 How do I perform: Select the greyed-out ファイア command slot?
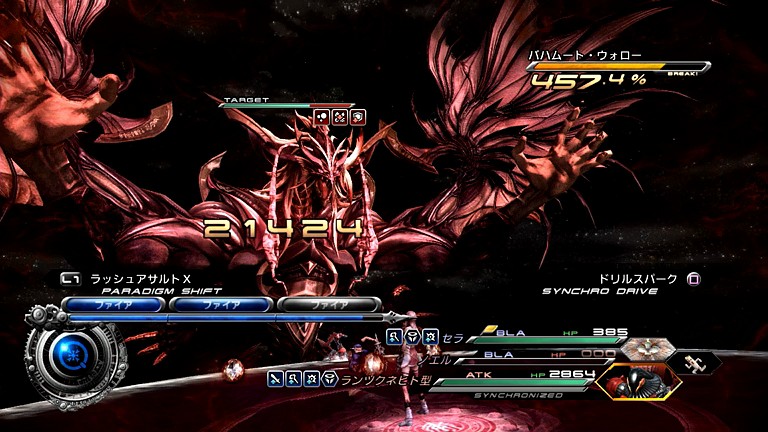coord(329,304)
